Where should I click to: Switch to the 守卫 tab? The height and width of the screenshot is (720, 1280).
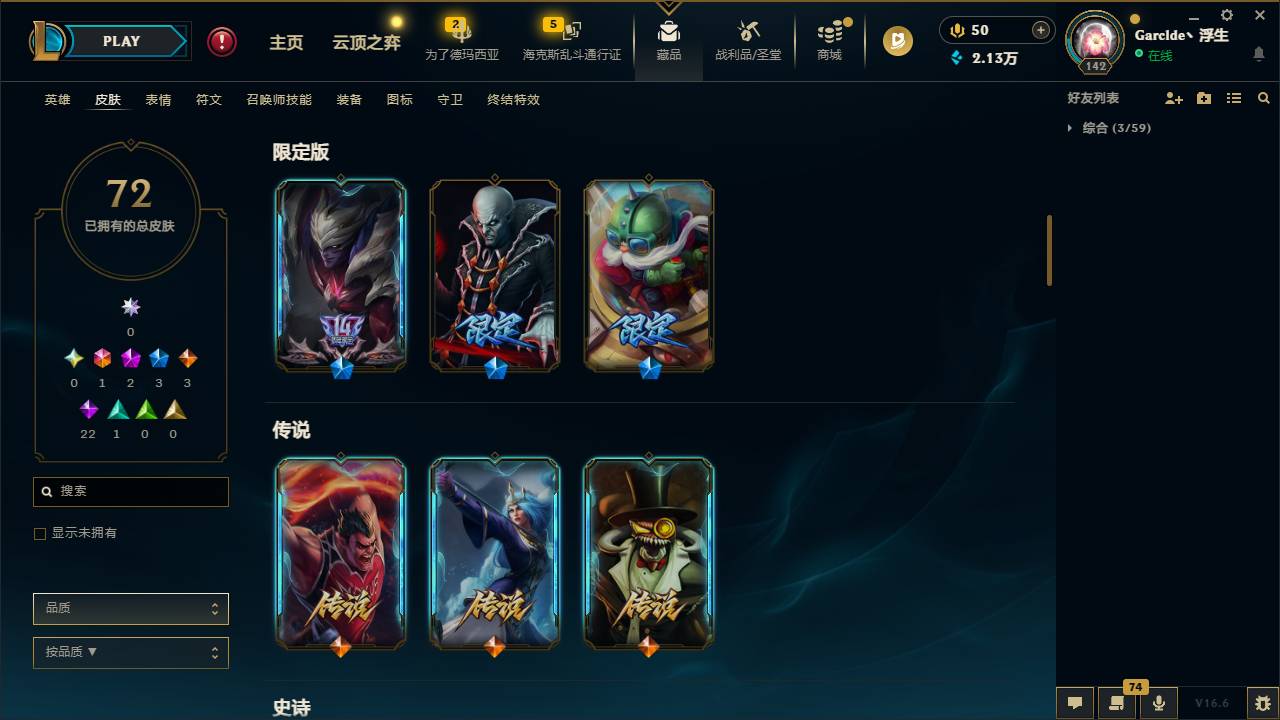[x=449, y=99]
